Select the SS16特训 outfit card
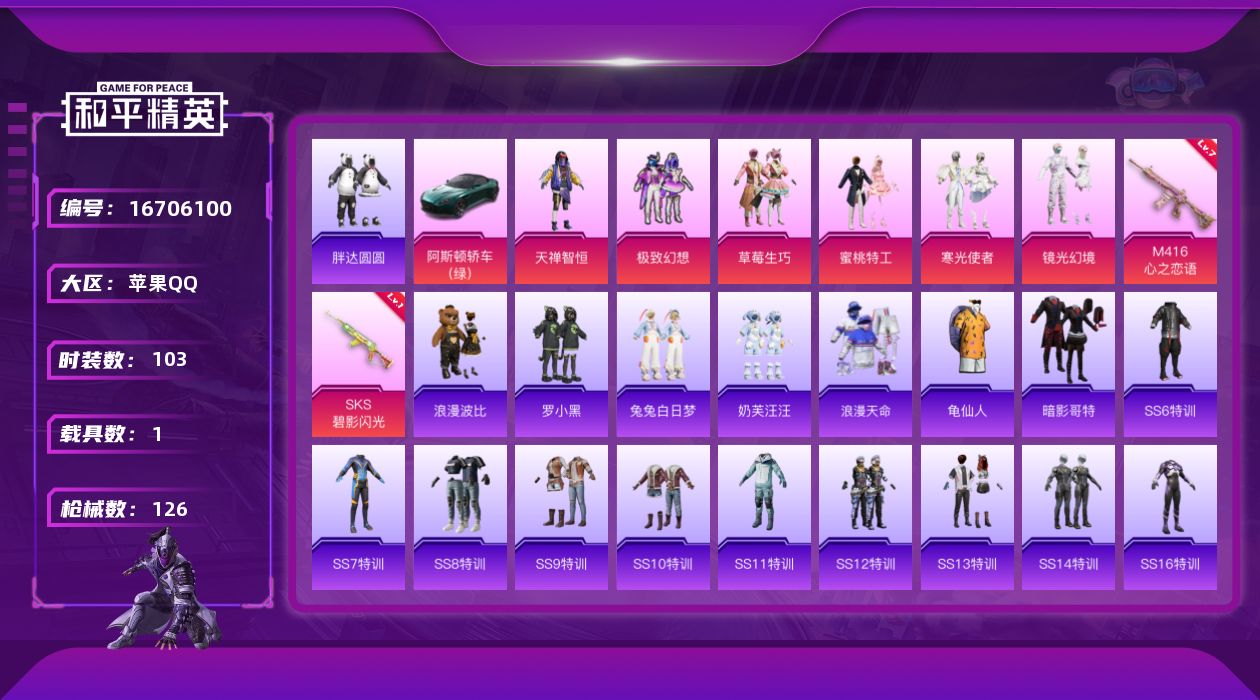Image resolution: width=1260 pixels, height=700 pixels. click(1170, 517)
